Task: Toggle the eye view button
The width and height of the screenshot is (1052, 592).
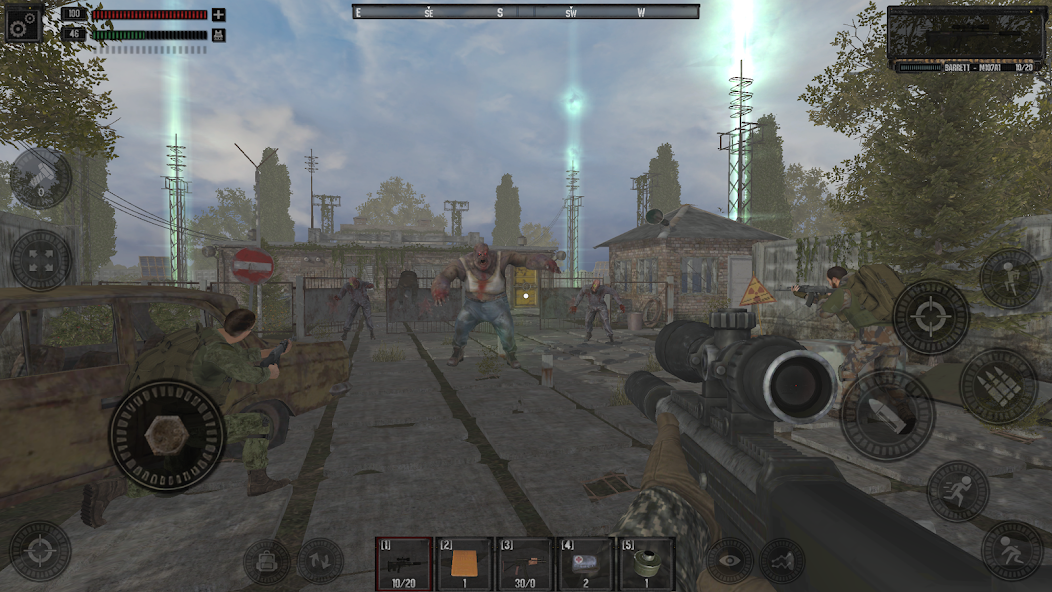Action: pos(729,561)
